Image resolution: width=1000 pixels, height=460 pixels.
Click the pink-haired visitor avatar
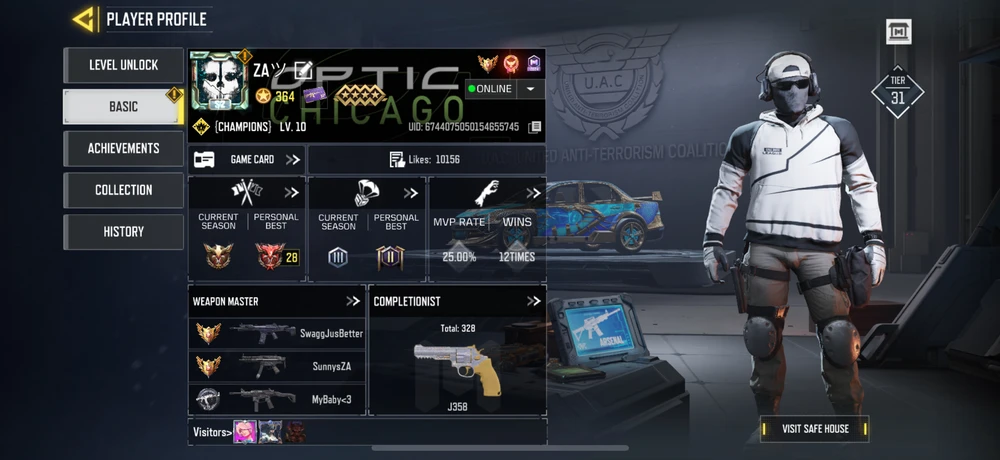click(244, 432)
